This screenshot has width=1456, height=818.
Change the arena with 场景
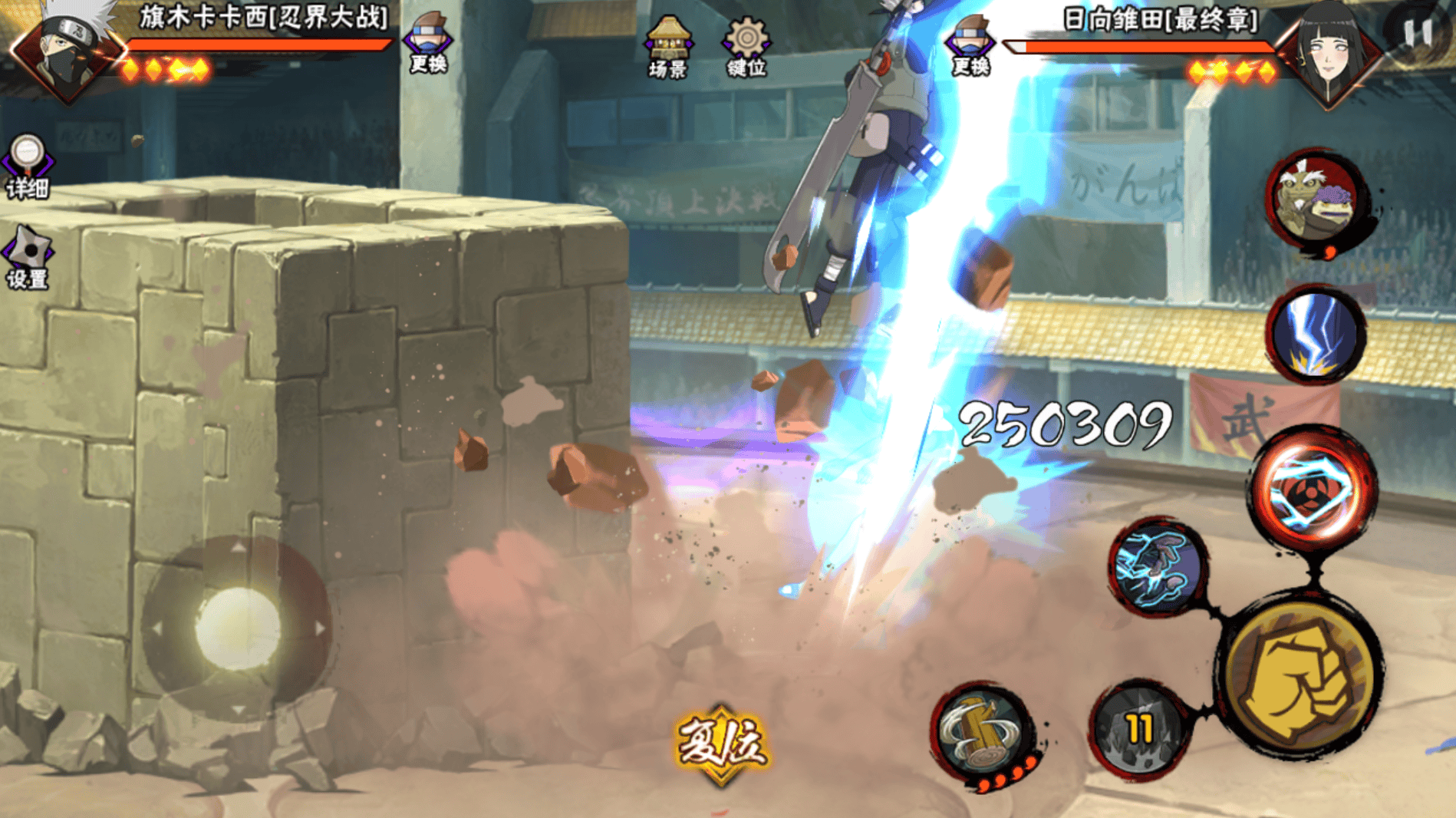click(668, 46)
